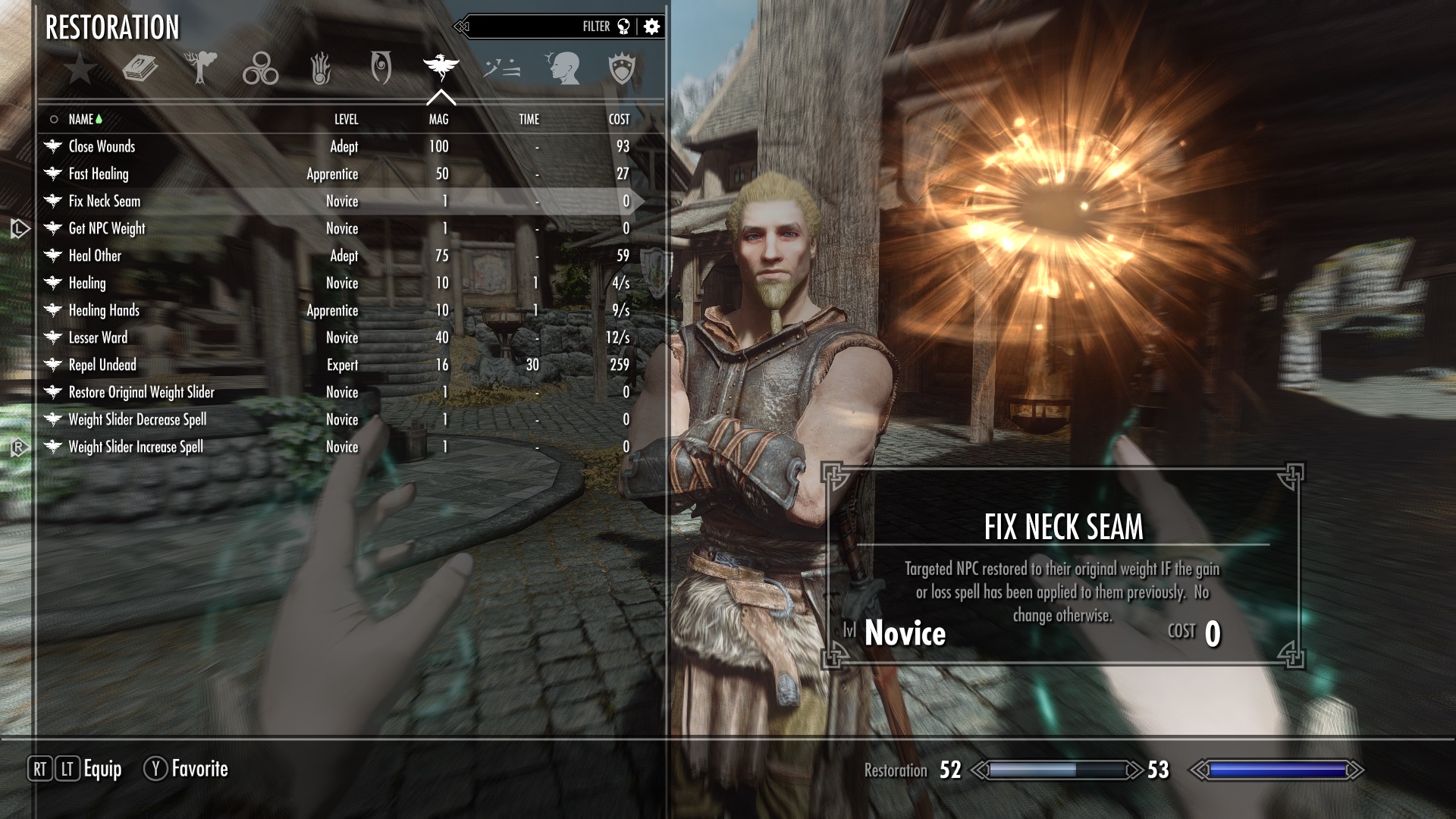Sort the list by LEVEL header

[346, 119]
